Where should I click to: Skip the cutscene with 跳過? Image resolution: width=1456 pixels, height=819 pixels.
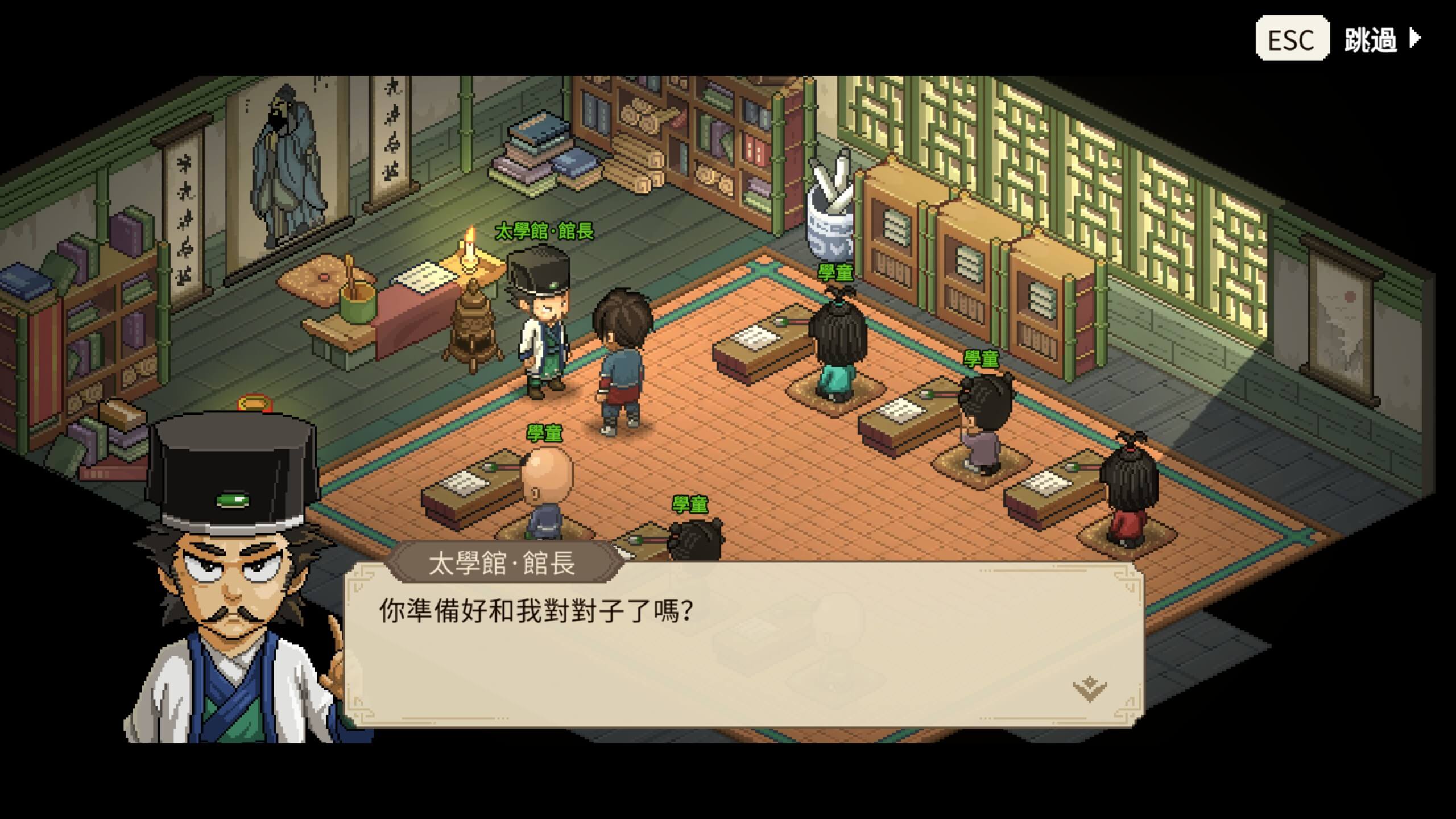coord(1370,40)
